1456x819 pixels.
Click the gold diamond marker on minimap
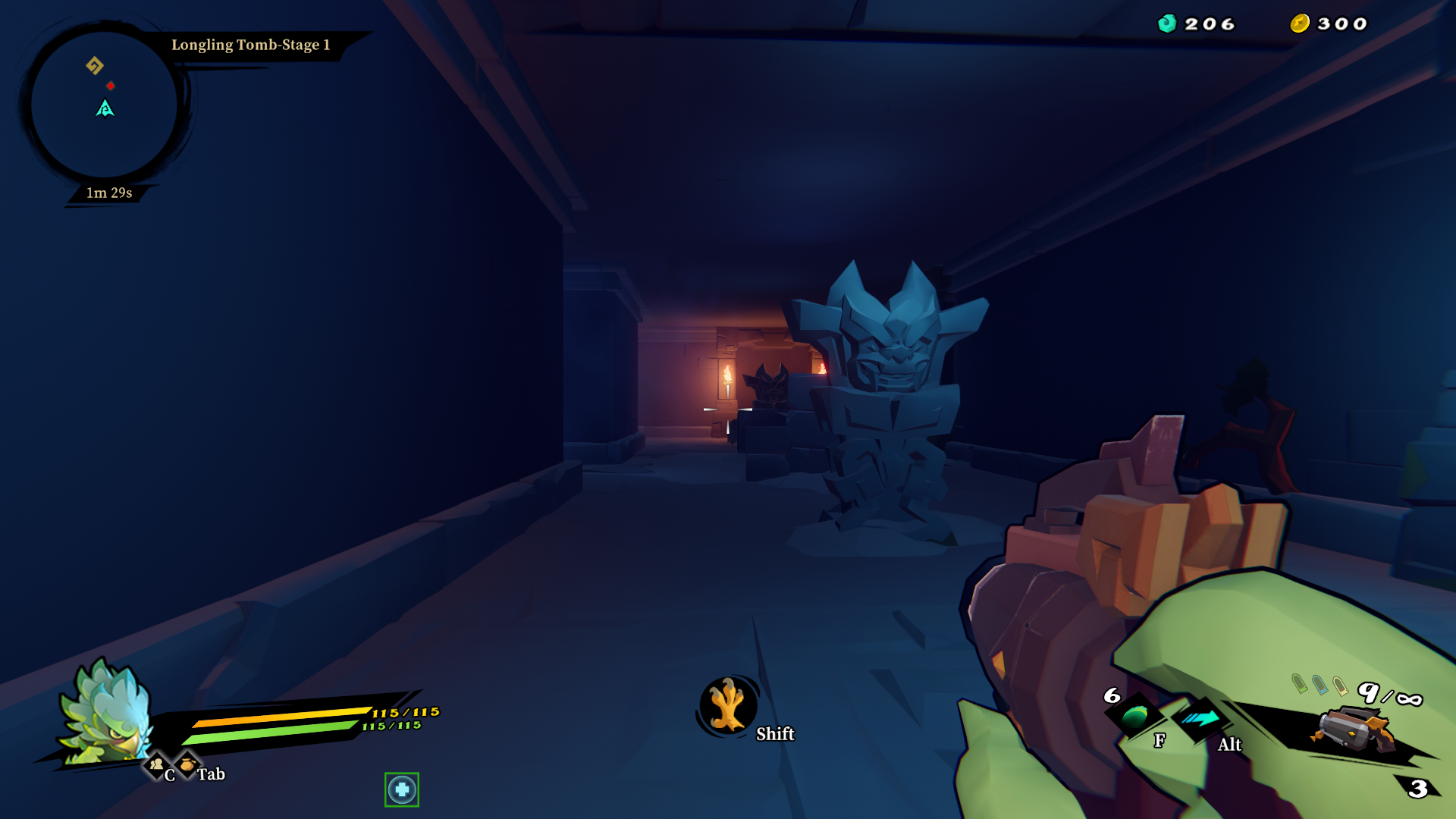pos(95,66)
